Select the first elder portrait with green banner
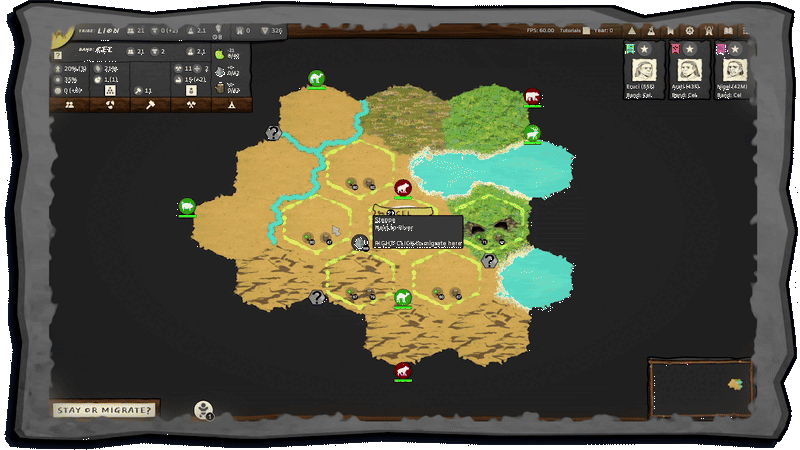This screenshot has height=450, width=800. 641,68
